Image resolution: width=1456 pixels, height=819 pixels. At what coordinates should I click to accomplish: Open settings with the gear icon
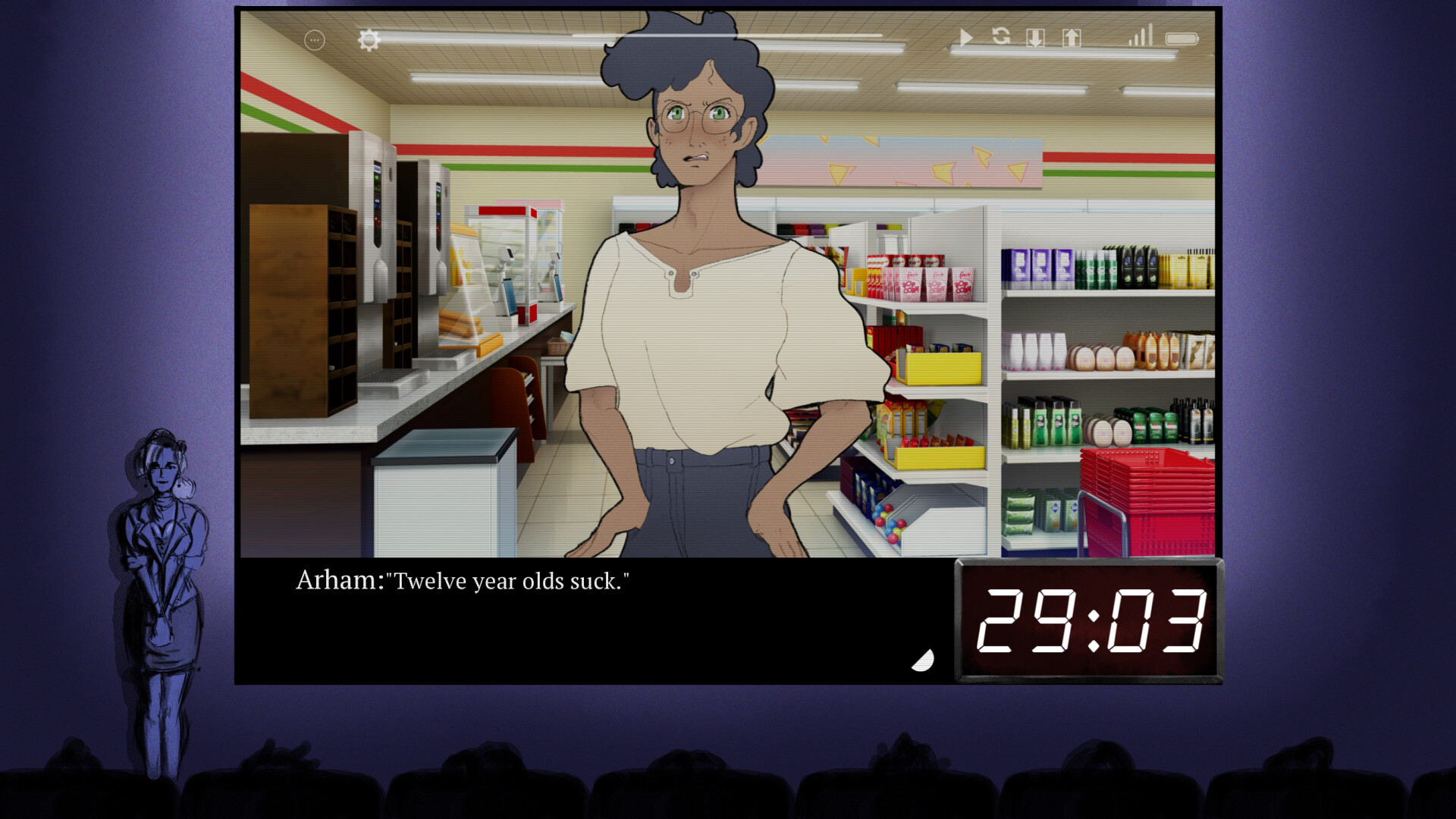click(x=369, y=39)
